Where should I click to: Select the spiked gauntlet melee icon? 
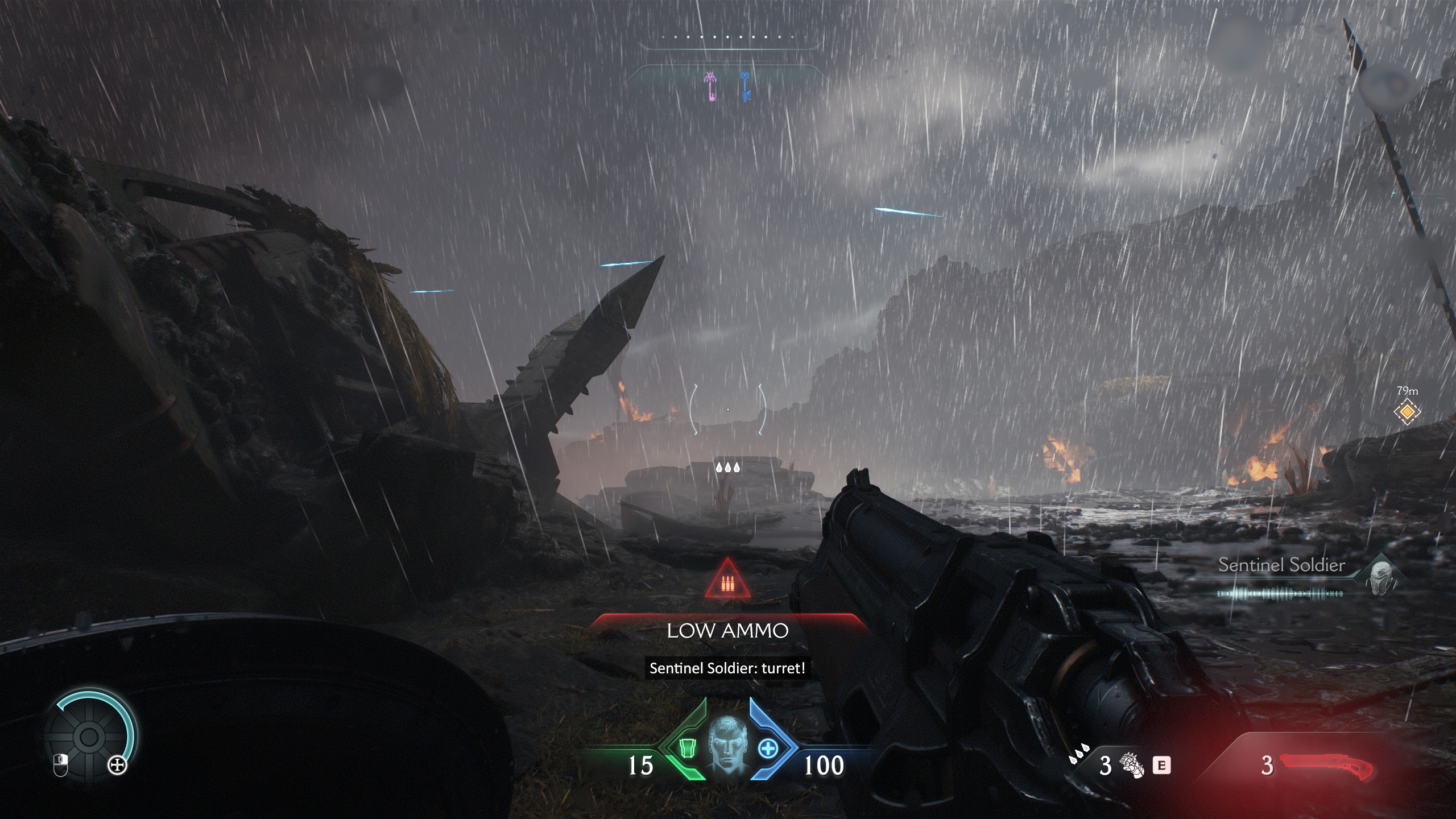(1131, 765)
